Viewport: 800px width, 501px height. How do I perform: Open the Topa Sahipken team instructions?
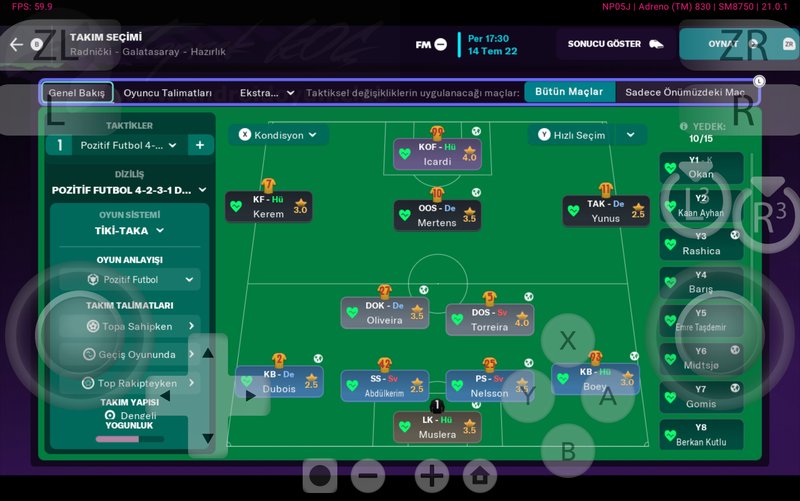point(129,326)
